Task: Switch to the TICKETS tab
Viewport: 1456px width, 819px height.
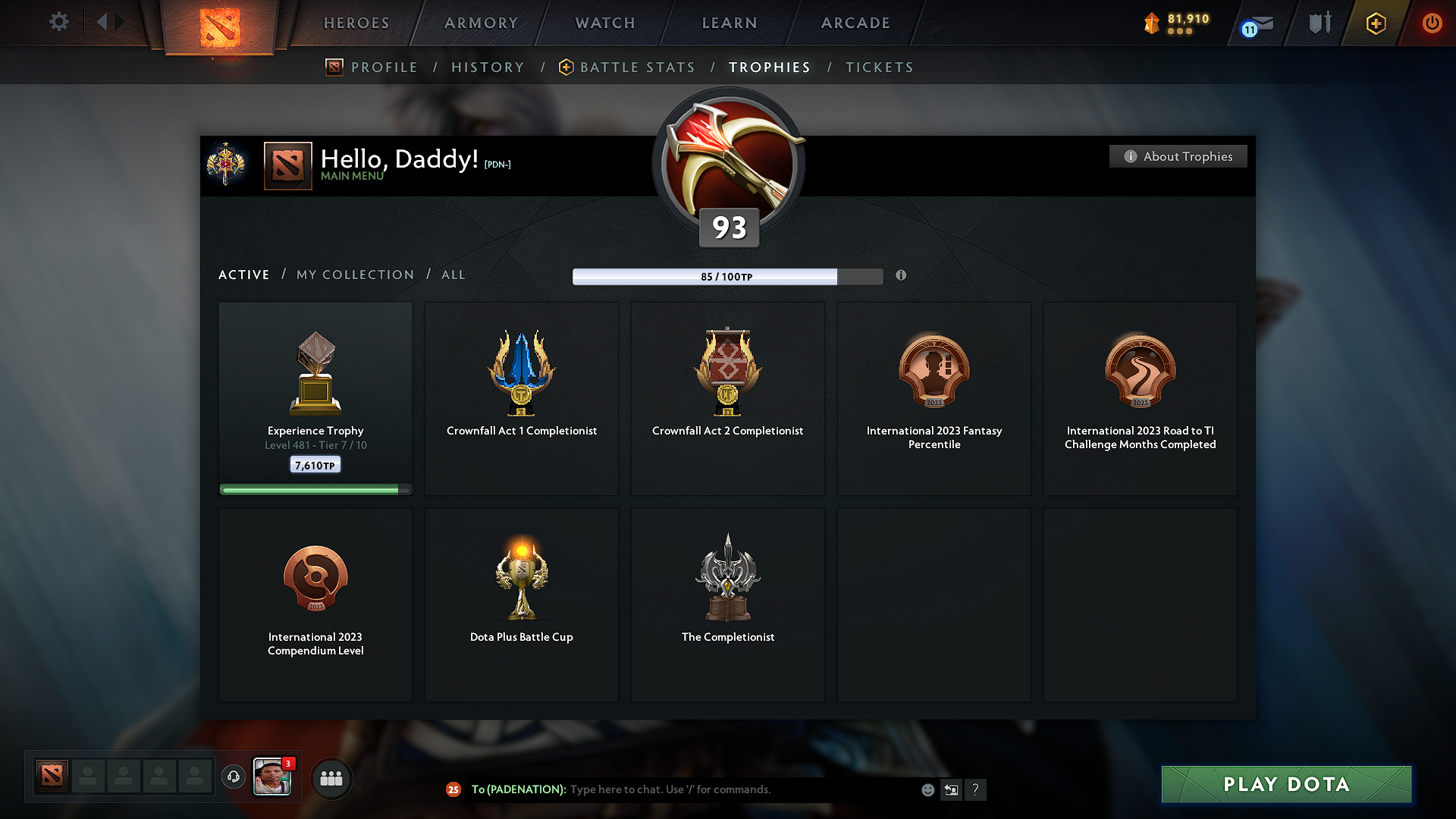Action: (879, 67)
